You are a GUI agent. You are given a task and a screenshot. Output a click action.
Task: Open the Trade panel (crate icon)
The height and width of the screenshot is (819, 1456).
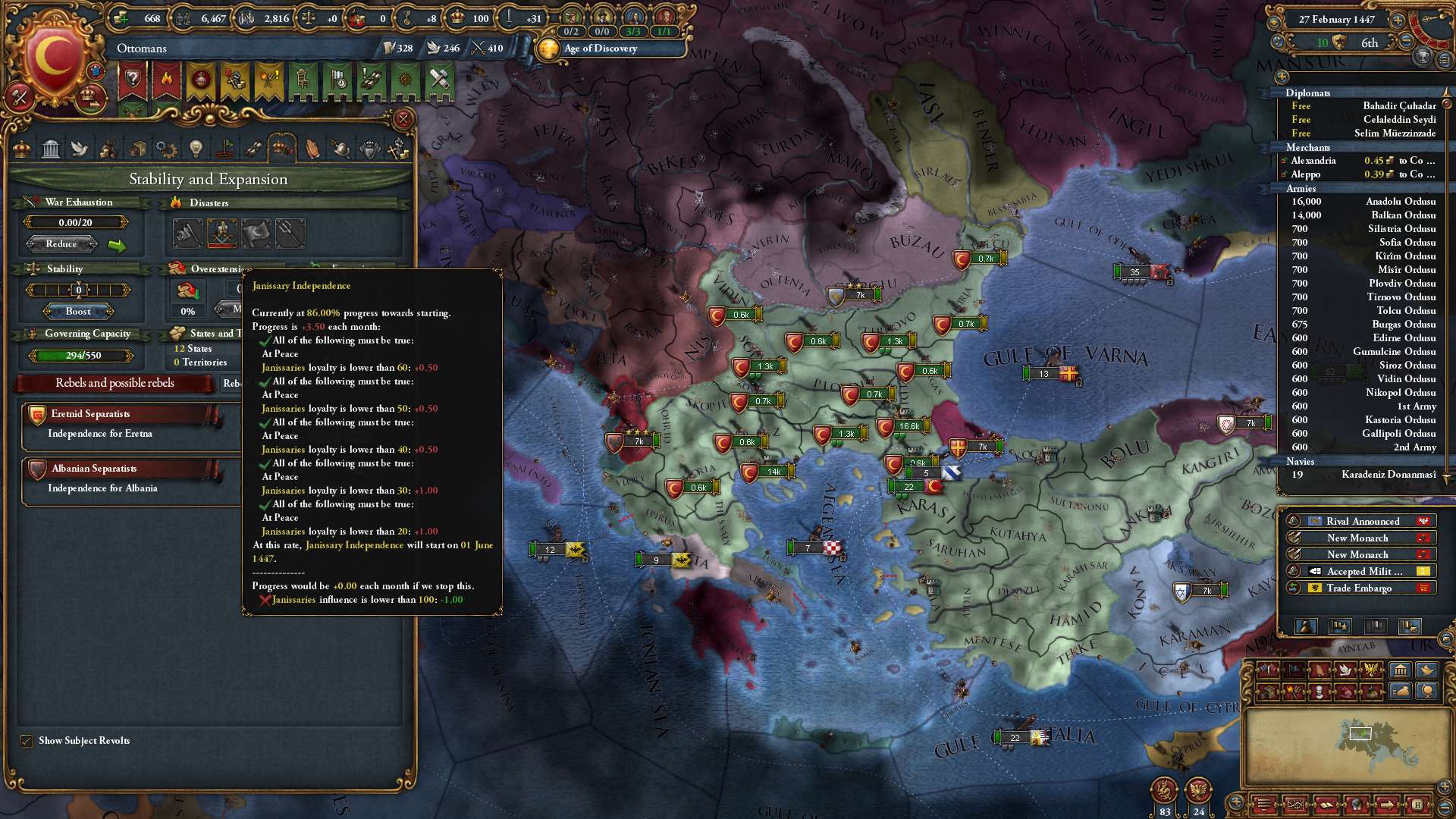[138, 149]
